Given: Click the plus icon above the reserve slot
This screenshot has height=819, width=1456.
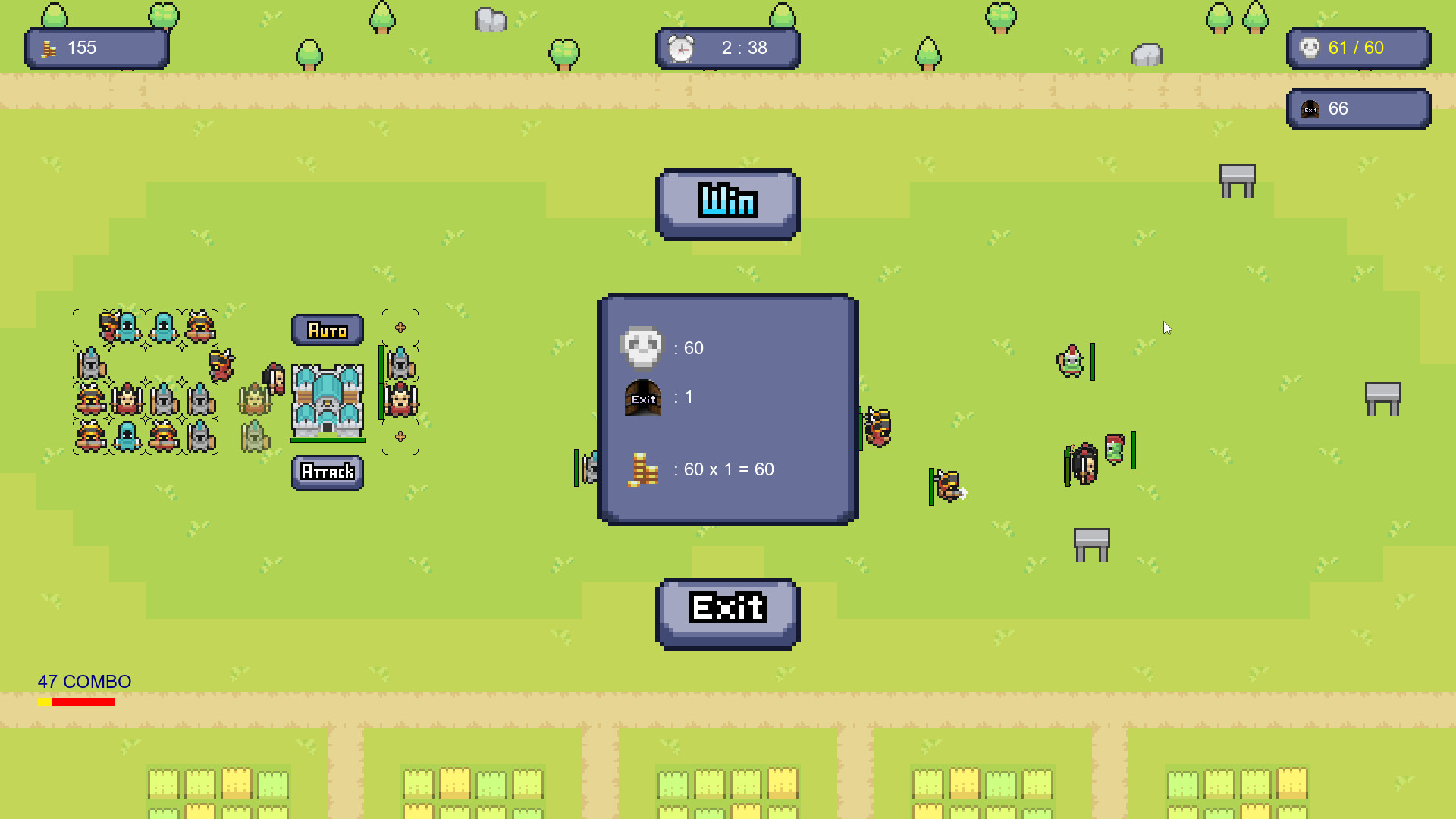Looking at the screenshot, I should coord(399,327).
